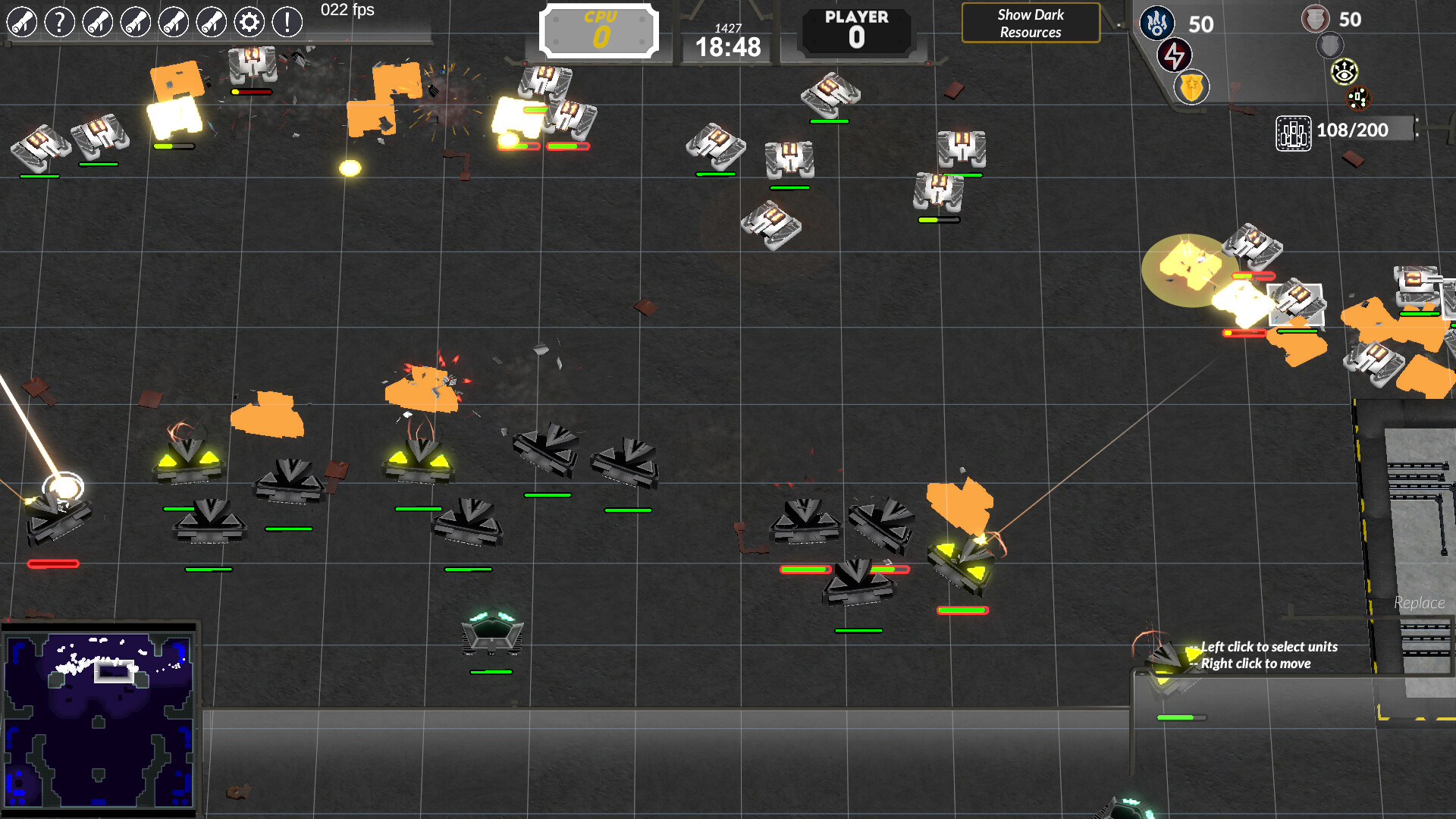Click a green health bar under a tank

tap(548, 497)
